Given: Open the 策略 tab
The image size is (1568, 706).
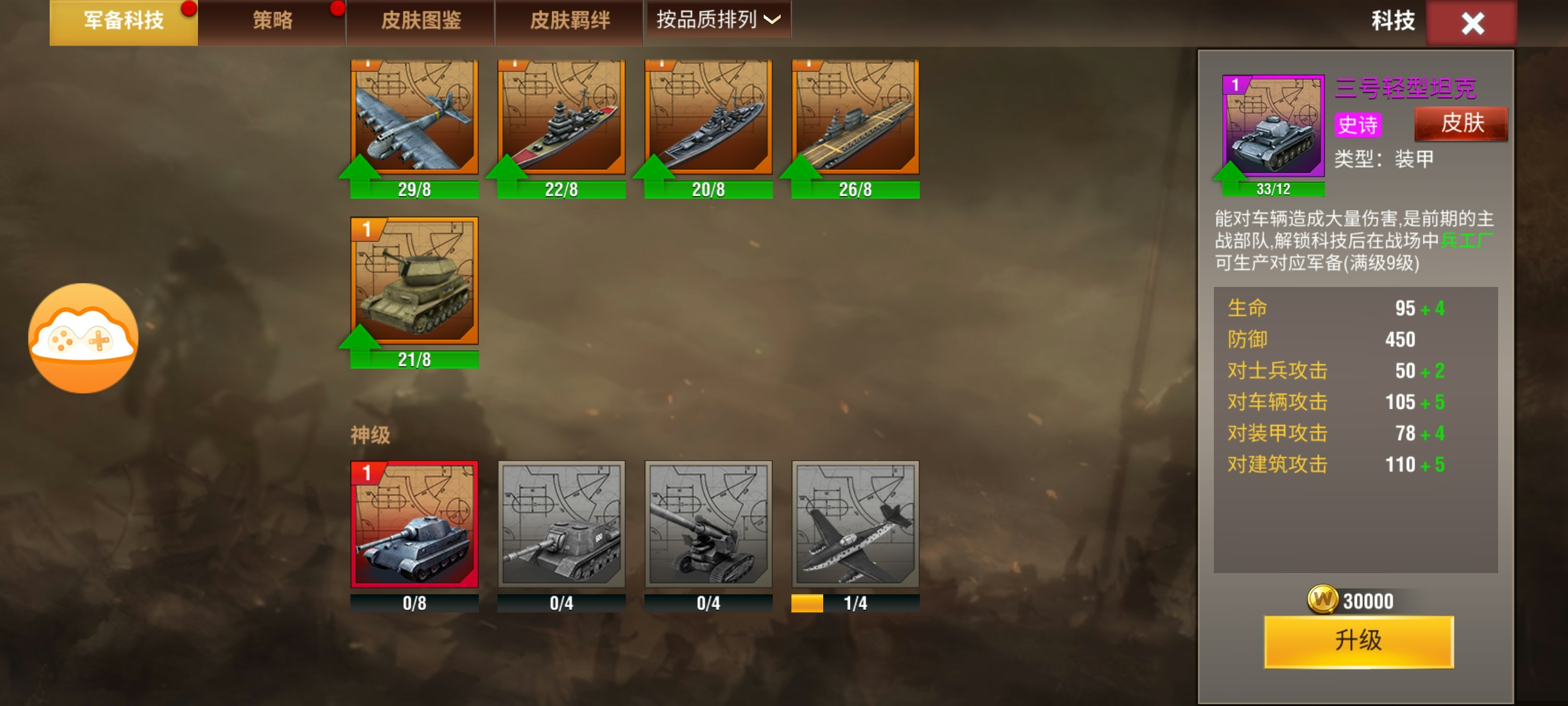Looking at the screenshot, I should pos(272,22).
